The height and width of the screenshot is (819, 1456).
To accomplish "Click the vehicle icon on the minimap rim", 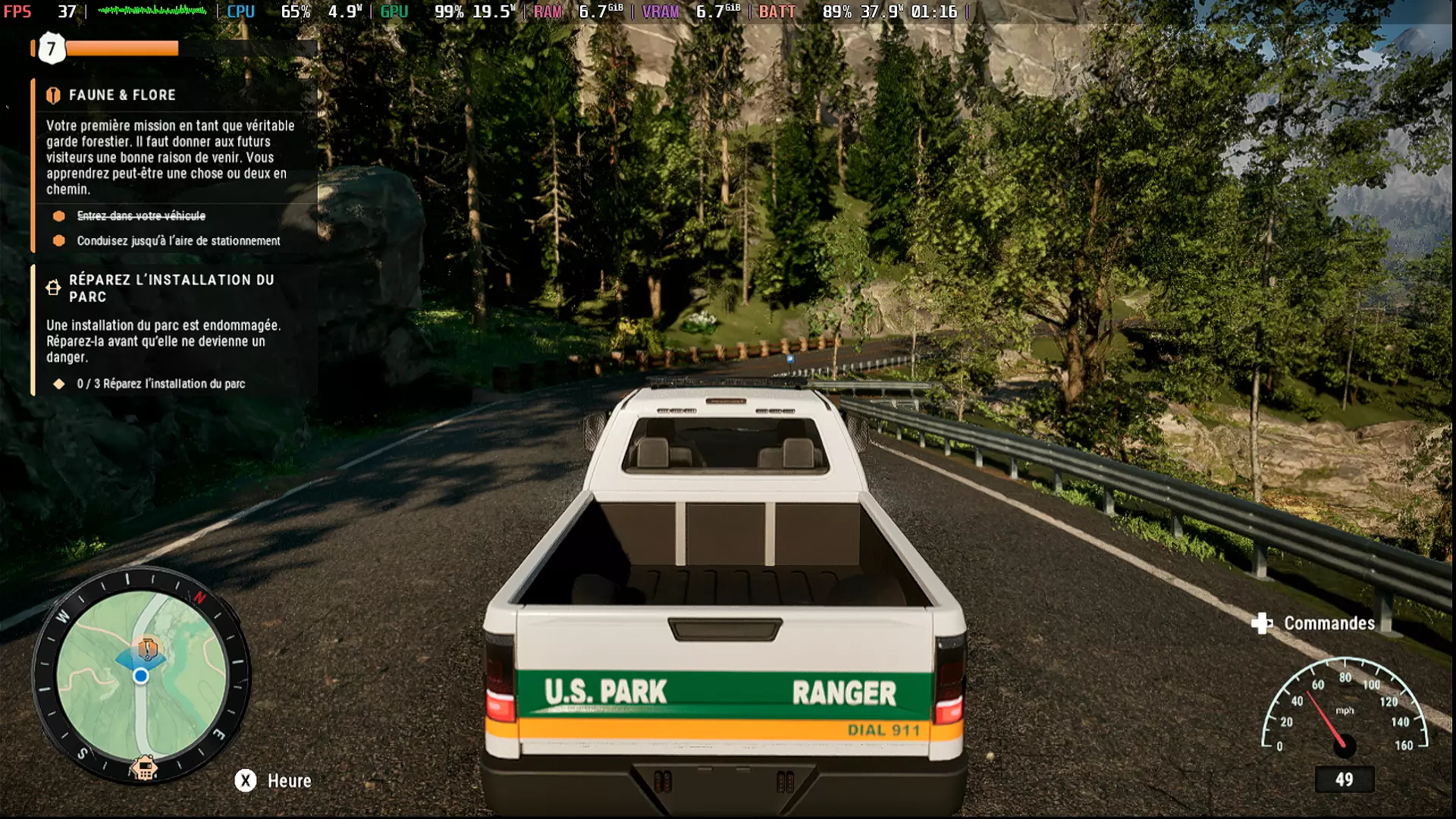I will [x=143, y=767].
